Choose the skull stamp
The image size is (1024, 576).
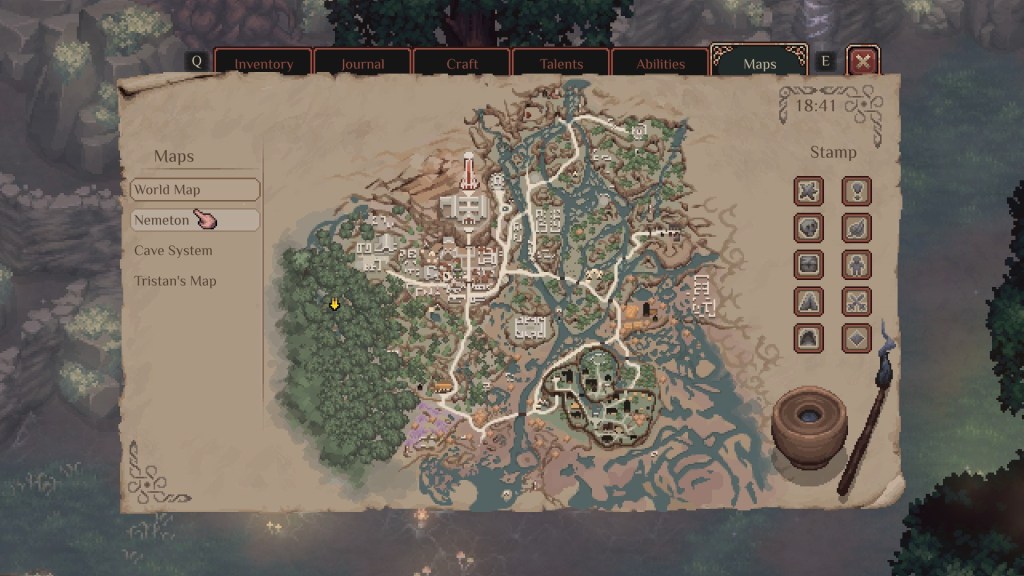(809, 228)
